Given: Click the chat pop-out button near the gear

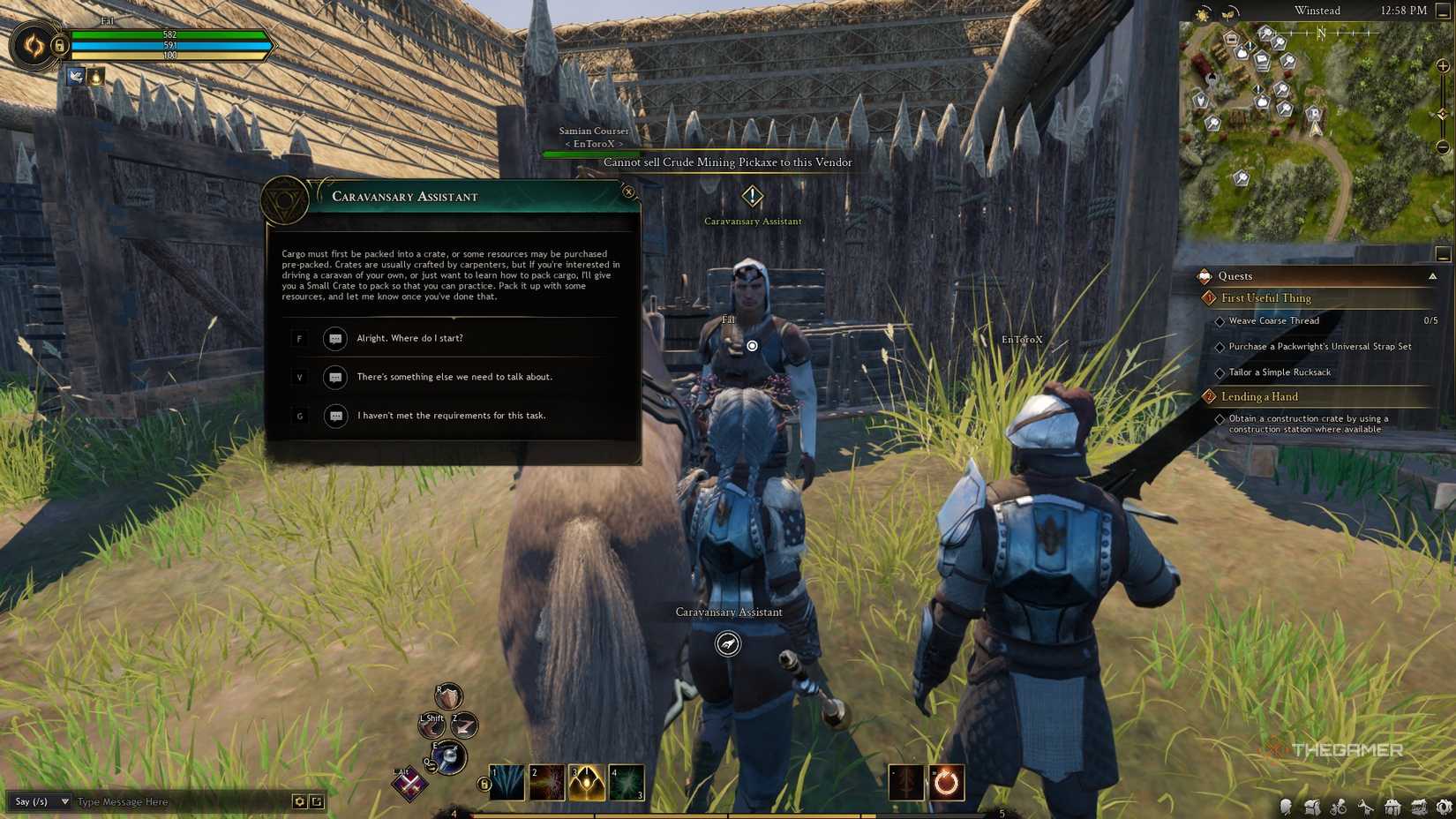Looking at the screenshot, I should tap(316, 801).
